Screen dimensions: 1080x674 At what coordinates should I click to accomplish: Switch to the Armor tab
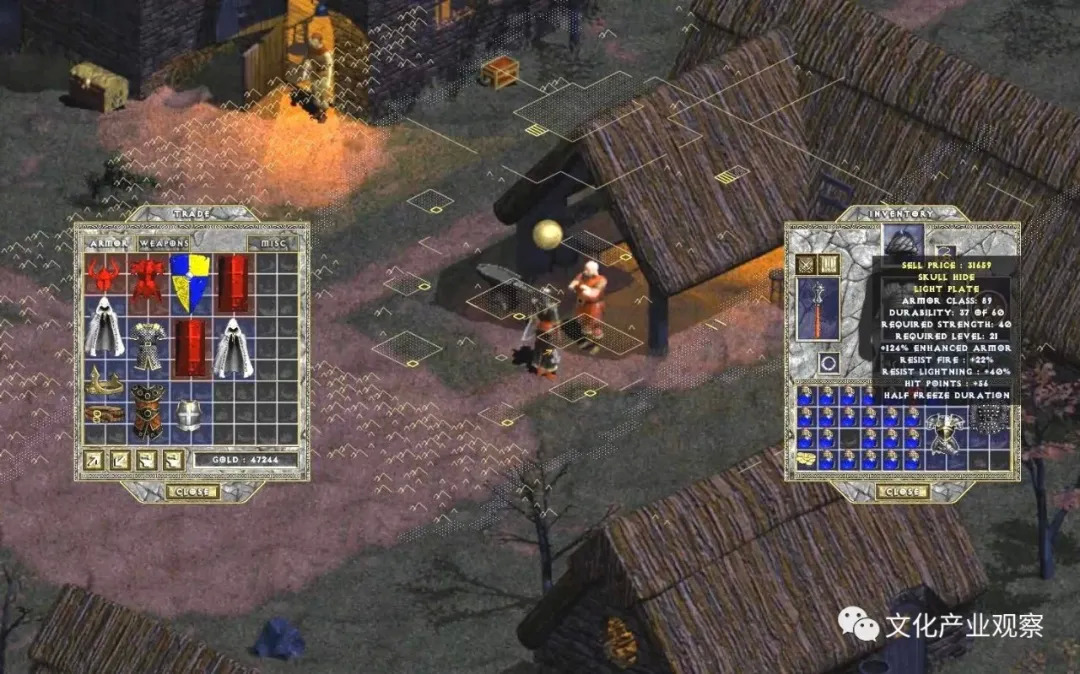[105, 242]
